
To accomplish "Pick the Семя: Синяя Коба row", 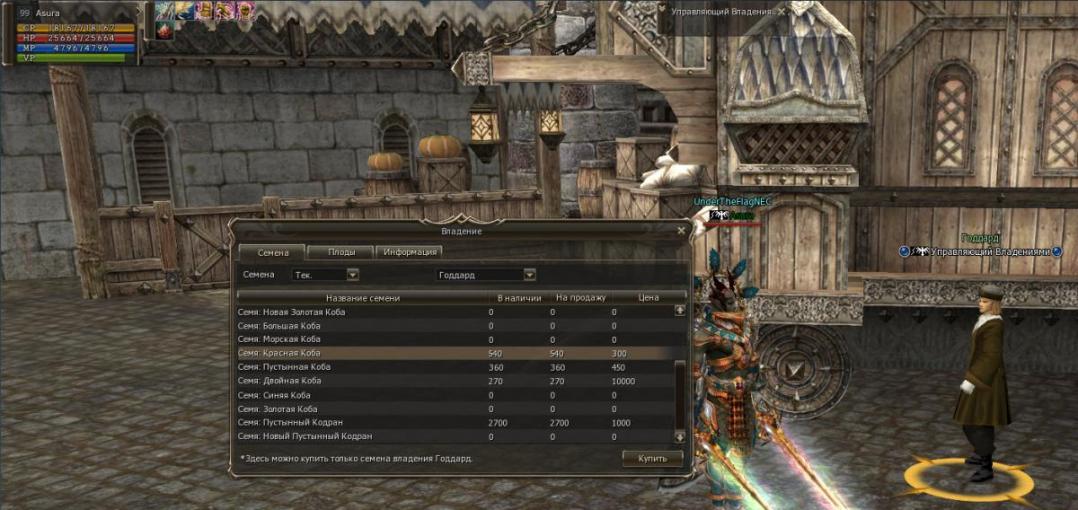I will point(400,395).
